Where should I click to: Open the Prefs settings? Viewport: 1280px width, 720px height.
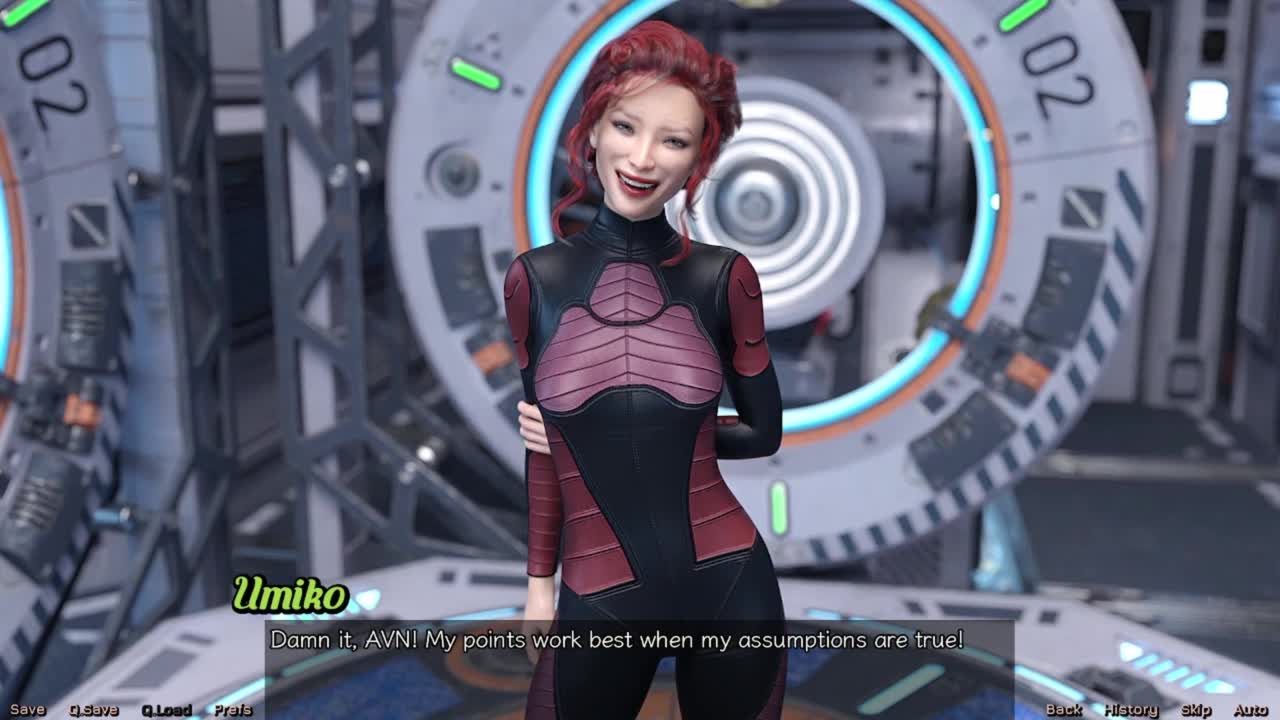pos(233,710)
